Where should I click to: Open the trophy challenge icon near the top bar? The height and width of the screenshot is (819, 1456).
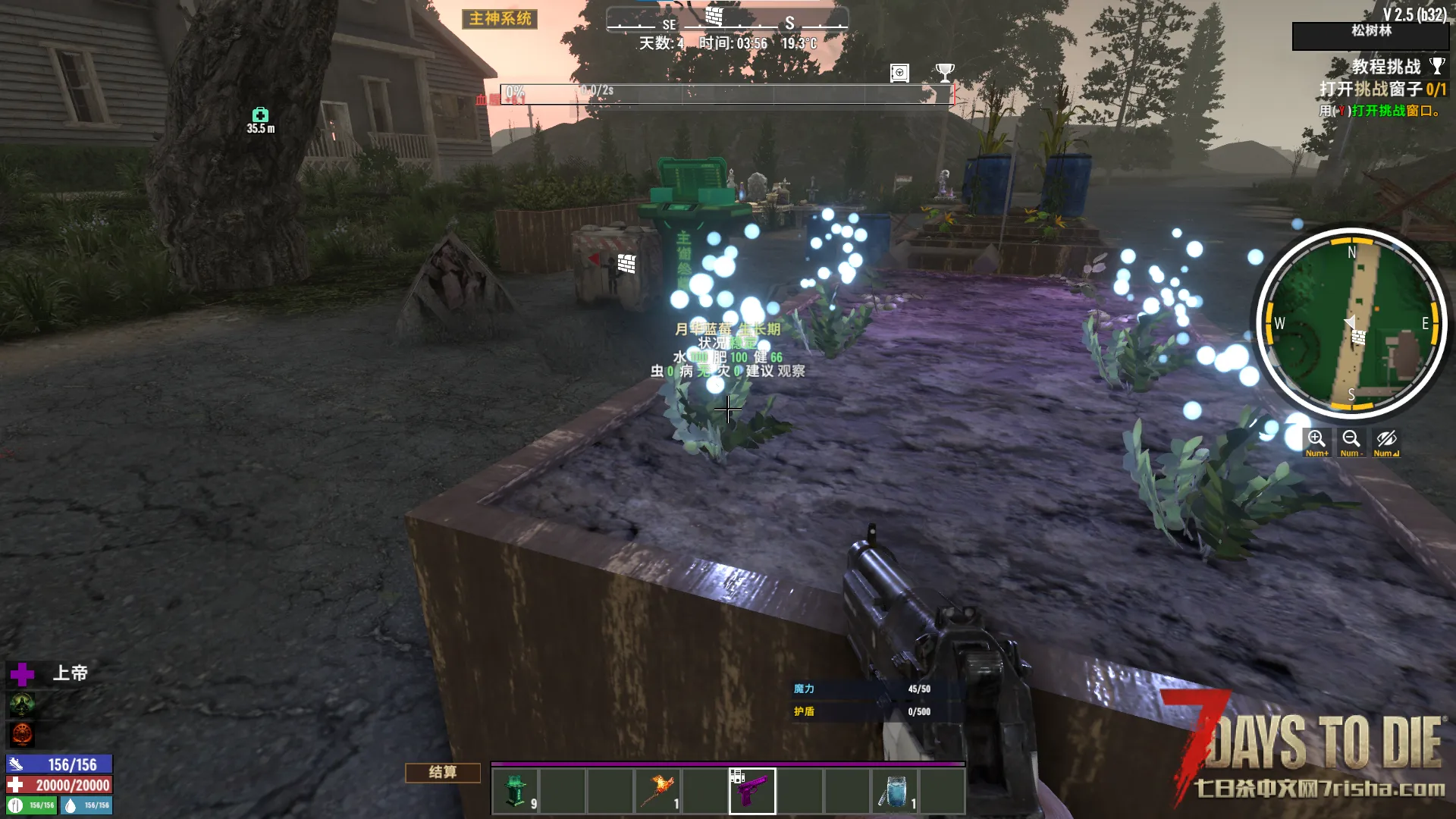tap(945, 73)
